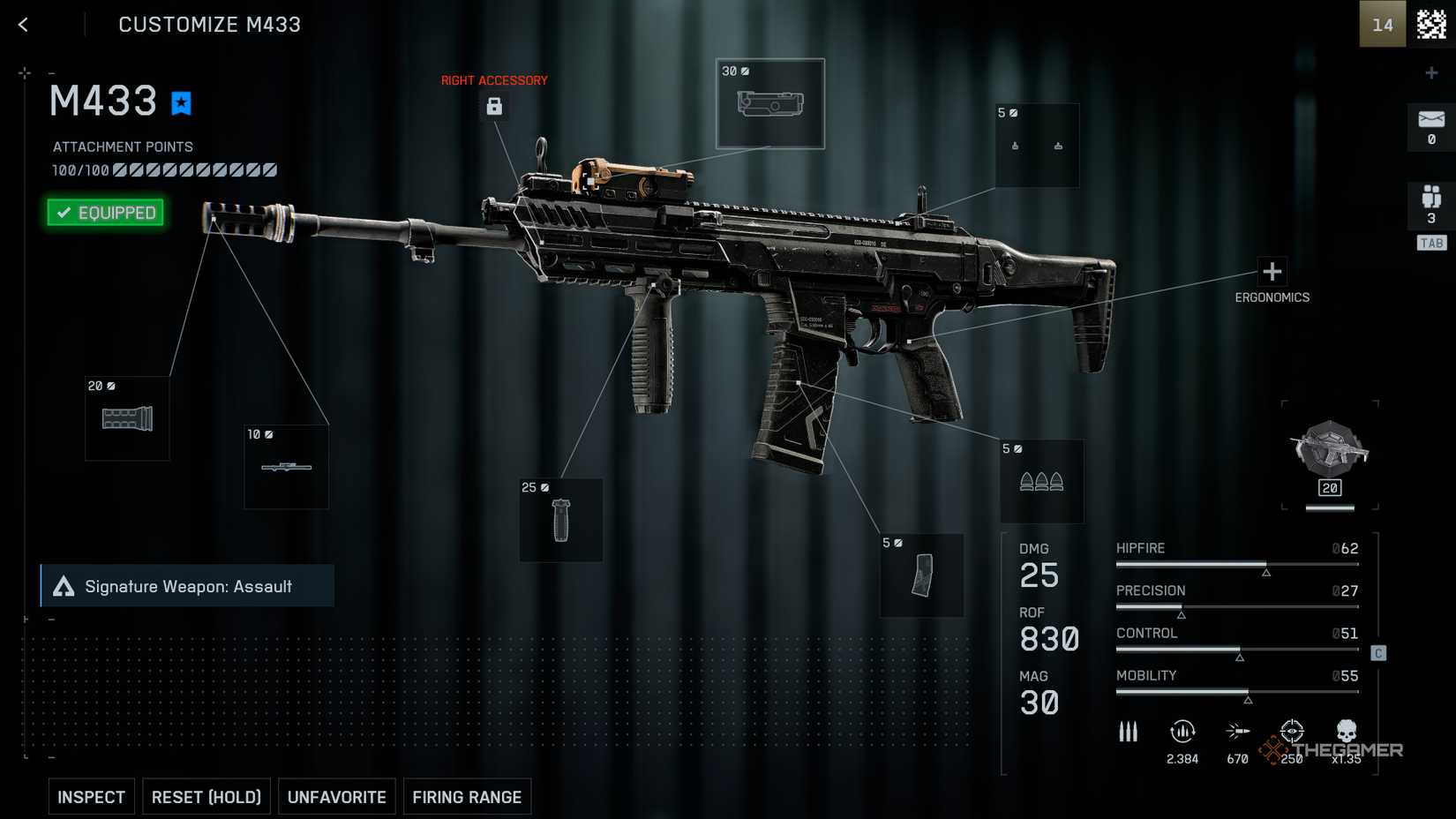Click the skull headshot multiplier icon

1347,732
